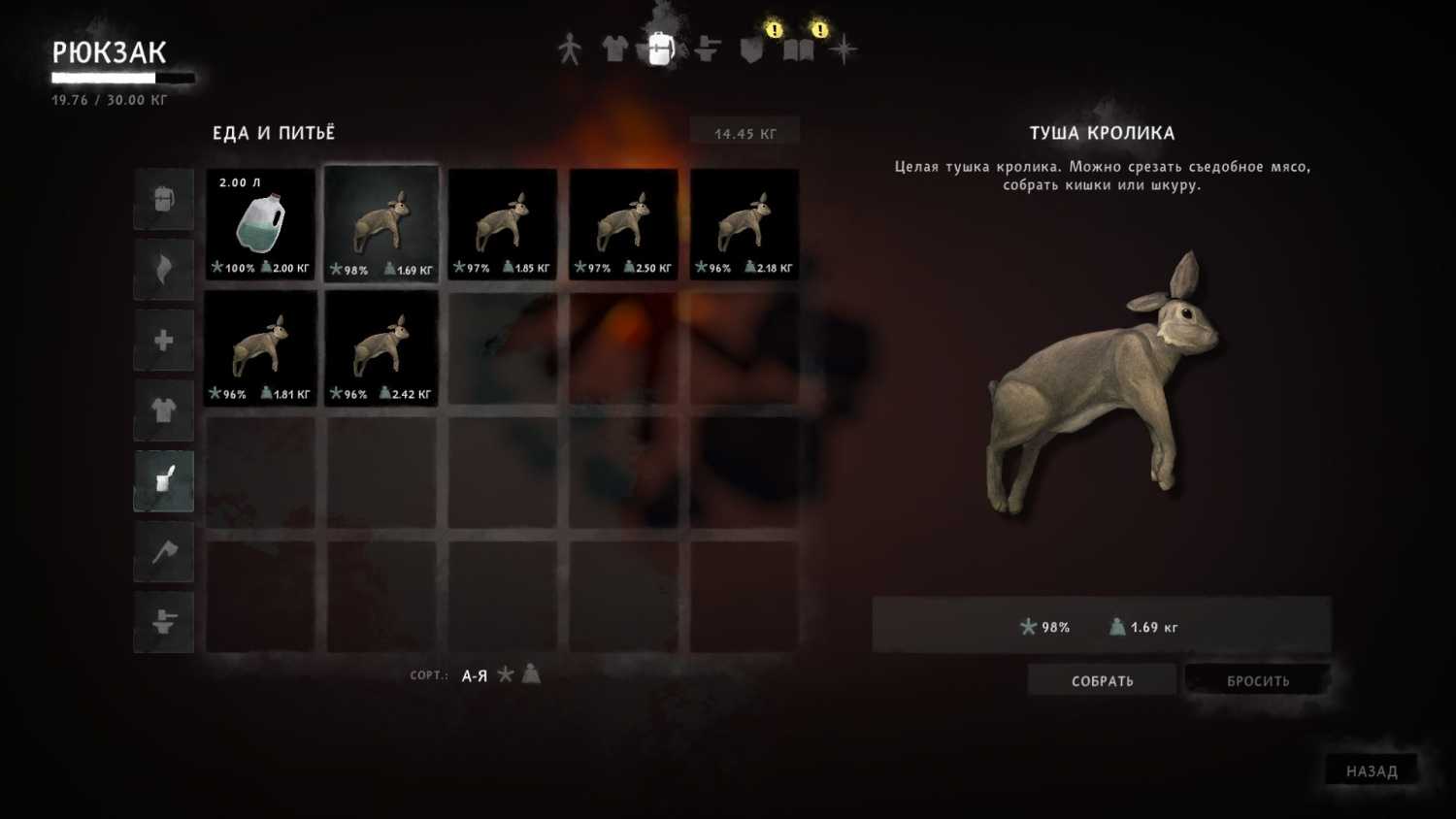
Task: Select the 1.81 kg rabbit carcass
Action: (260, 348)
